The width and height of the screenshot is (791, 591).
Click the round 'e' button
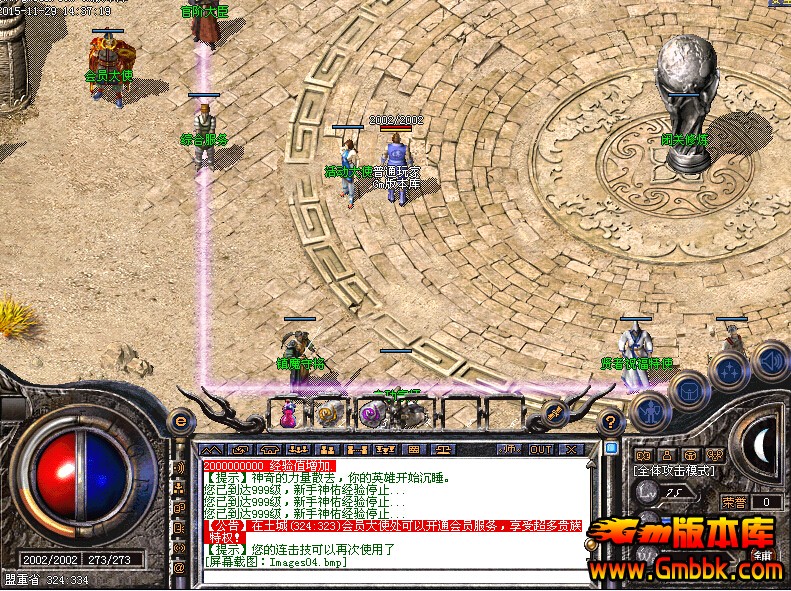(x=180, y=422)
